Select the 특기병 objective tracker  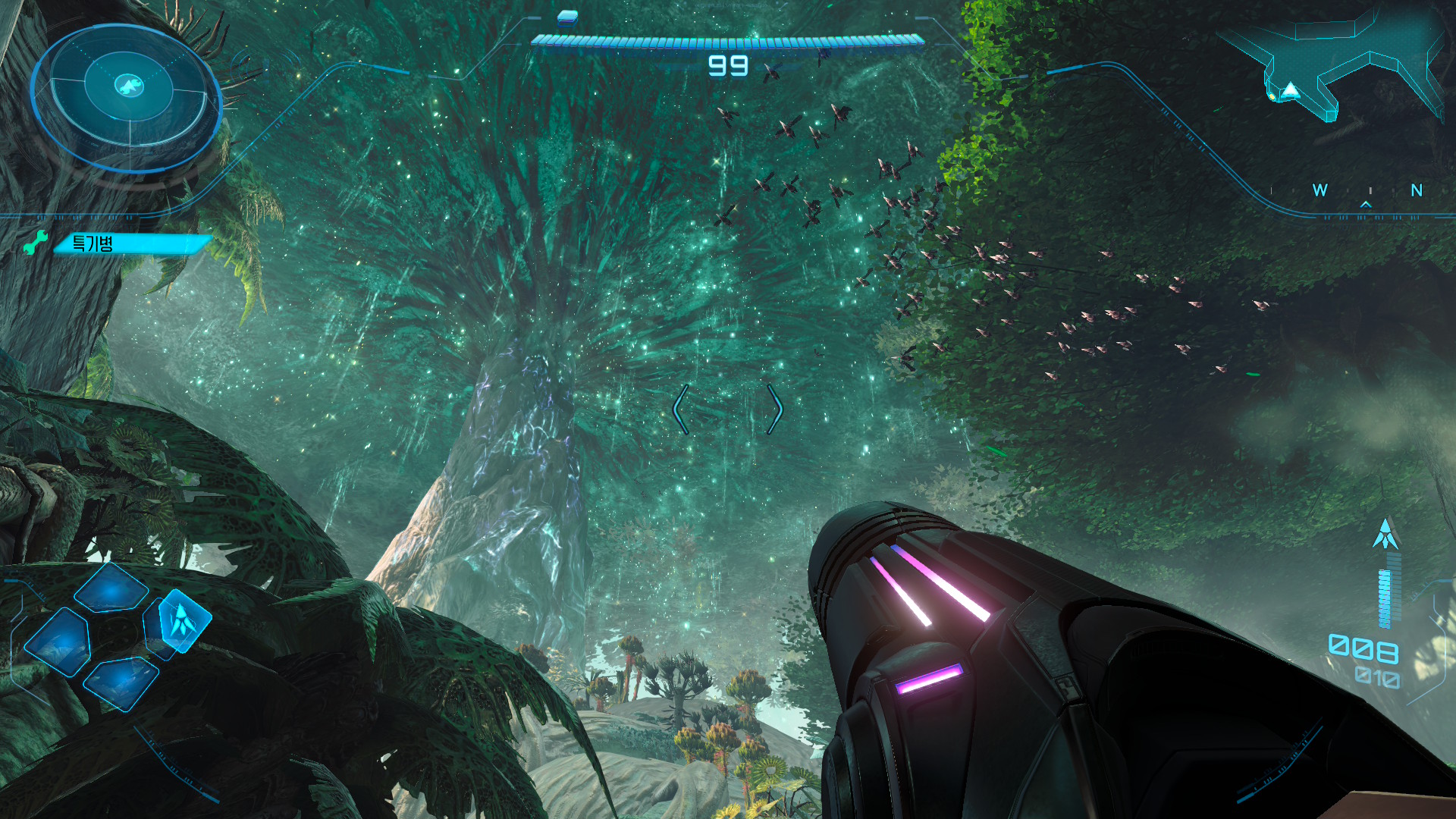[131, 243]
